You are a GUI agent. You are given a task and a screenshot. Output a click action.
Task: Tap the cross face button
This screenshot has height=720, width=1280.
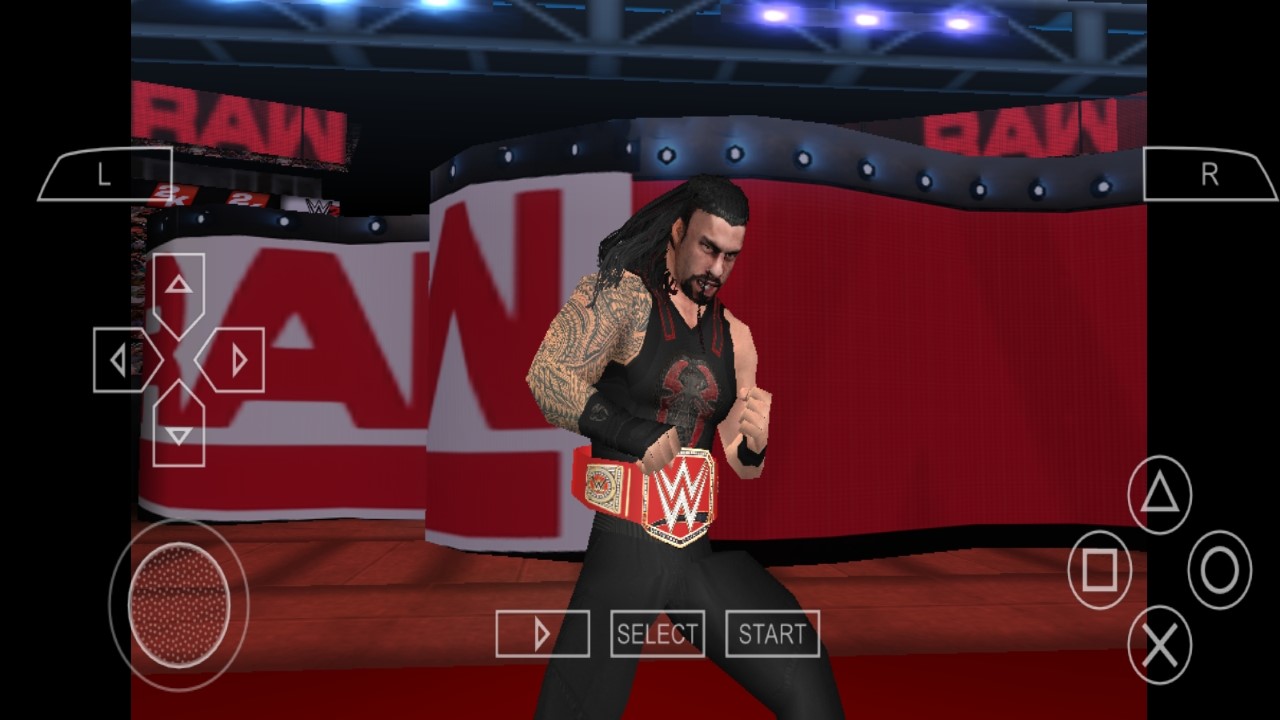1160,647
